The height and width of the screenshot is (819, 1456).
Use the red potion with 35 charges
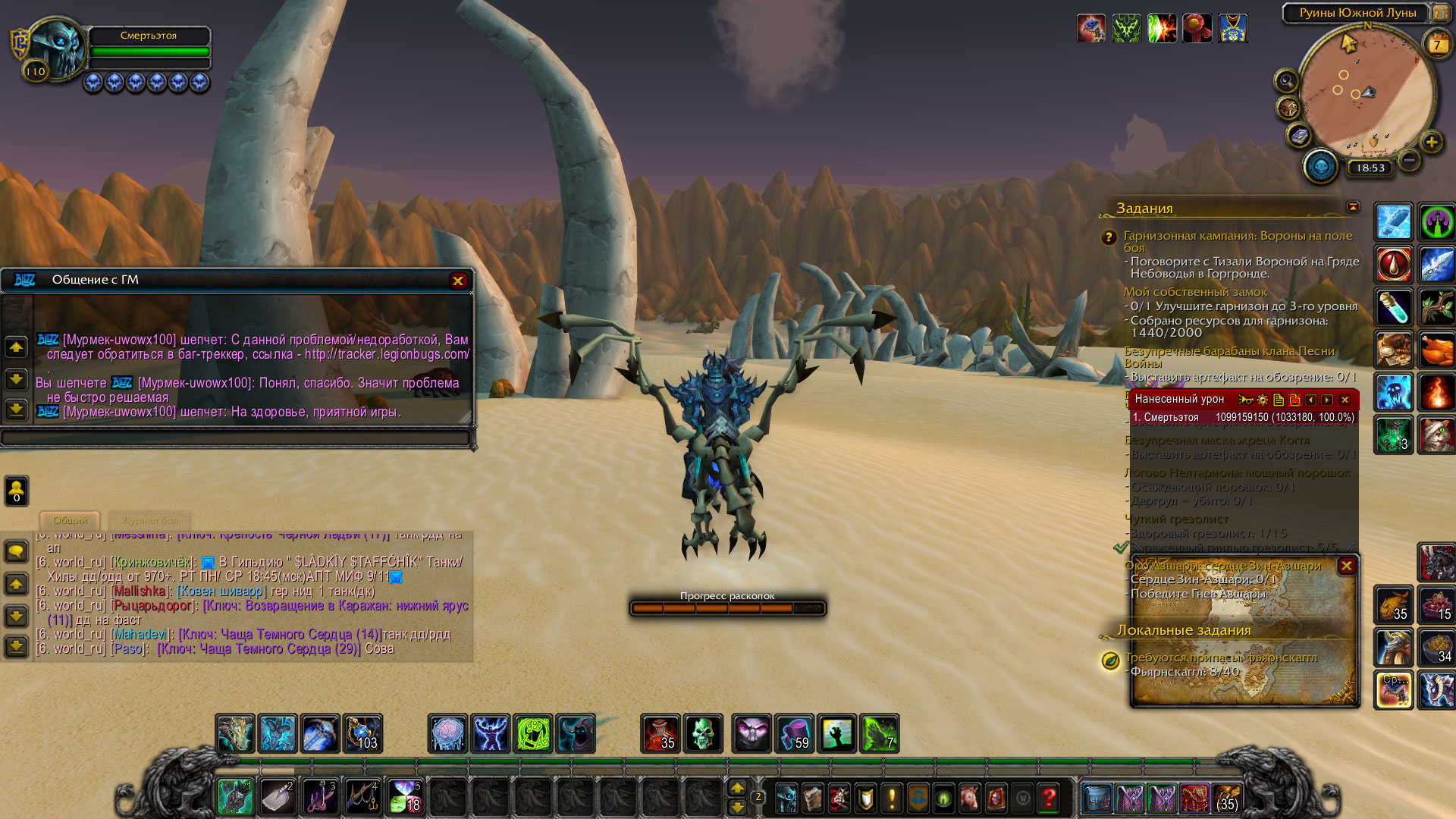(x=661, y=734)
